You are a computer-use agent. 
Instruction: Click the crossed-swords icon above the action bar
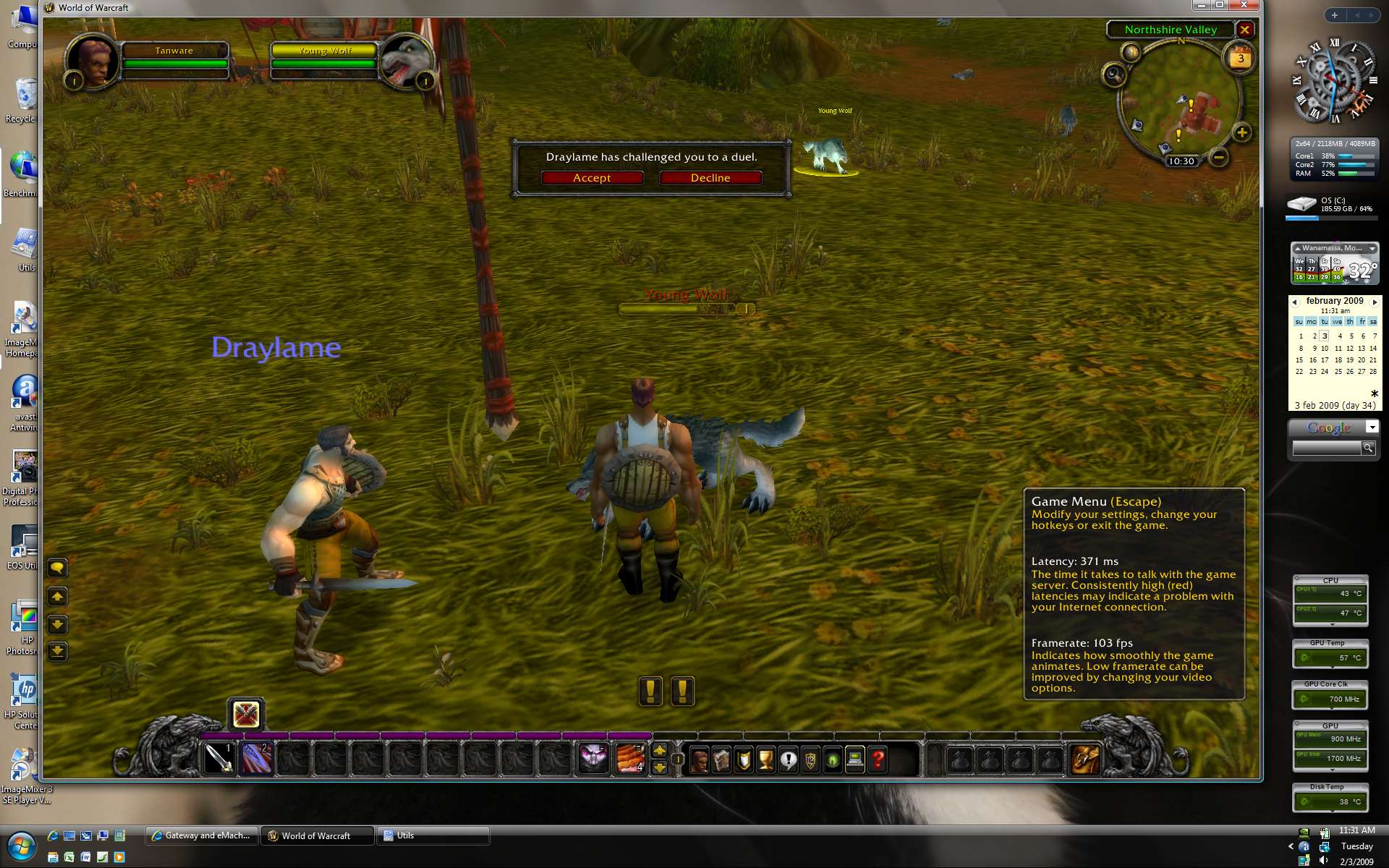pyautogui.click(x=246, y=715)
